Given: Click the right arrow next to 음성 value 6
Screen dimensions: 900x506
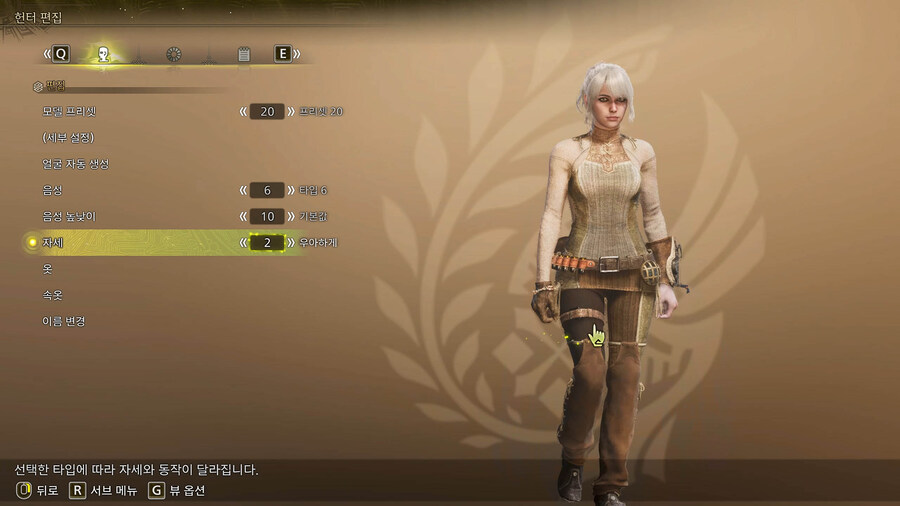Looking at the screenshot, I should click(292, 189).
